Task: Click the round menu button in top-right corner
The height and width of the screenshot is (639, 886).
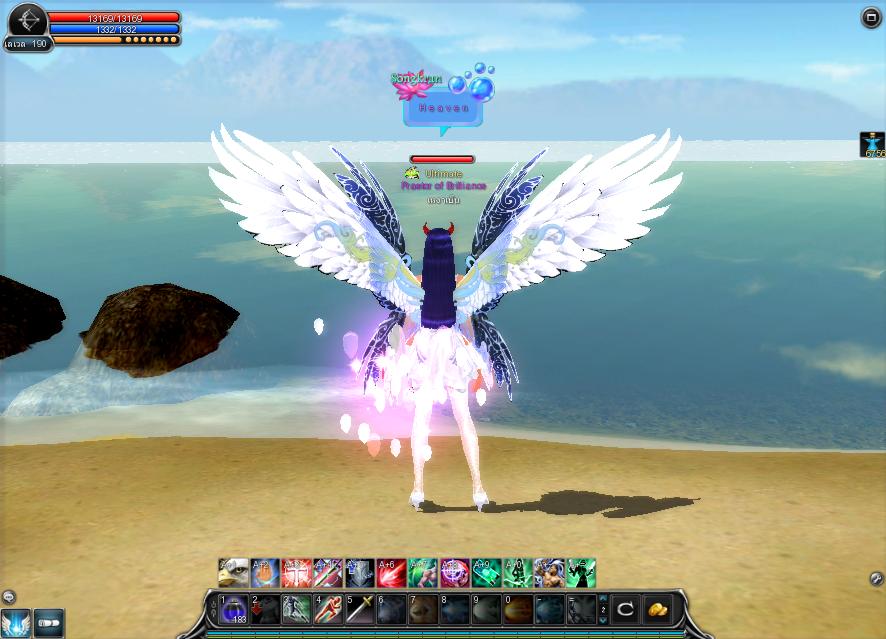Action: click(x=870, y=17)
